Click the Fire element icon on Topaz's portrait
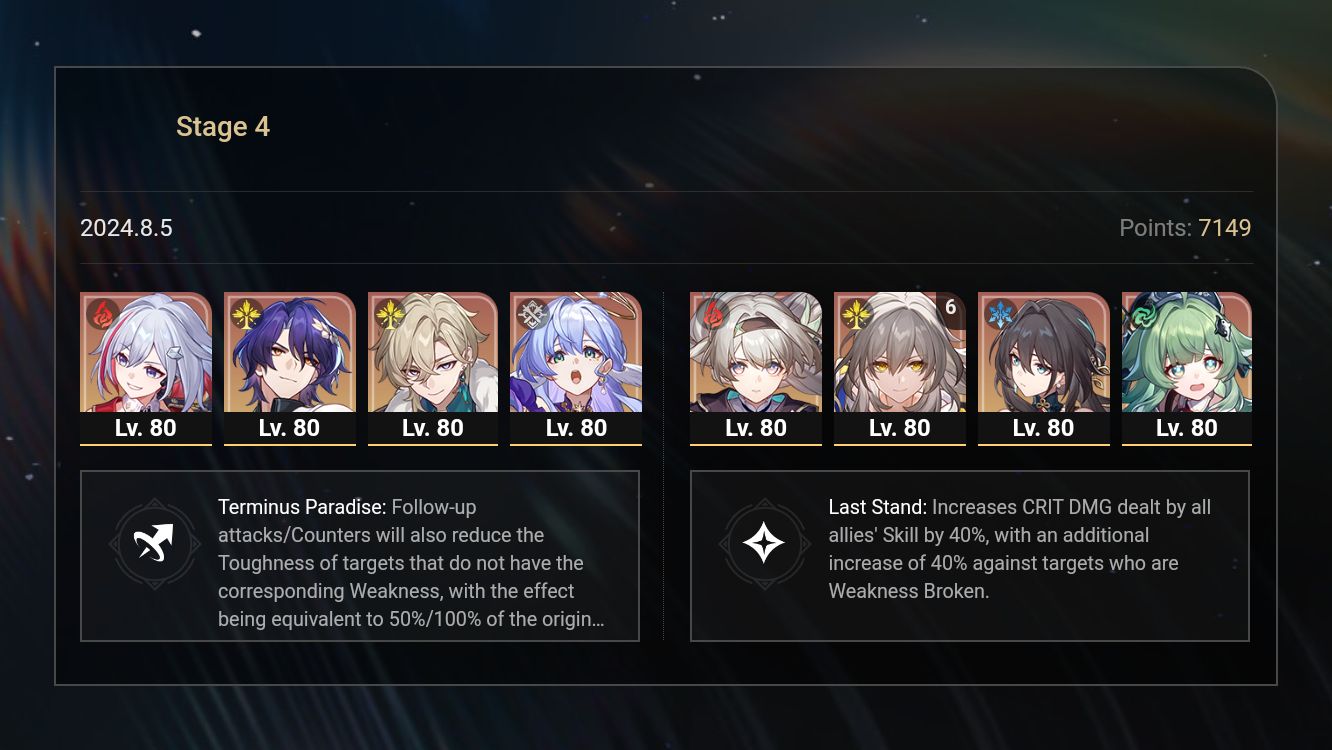This screenshot has width=1332, height=750. [x=101, y=313]
